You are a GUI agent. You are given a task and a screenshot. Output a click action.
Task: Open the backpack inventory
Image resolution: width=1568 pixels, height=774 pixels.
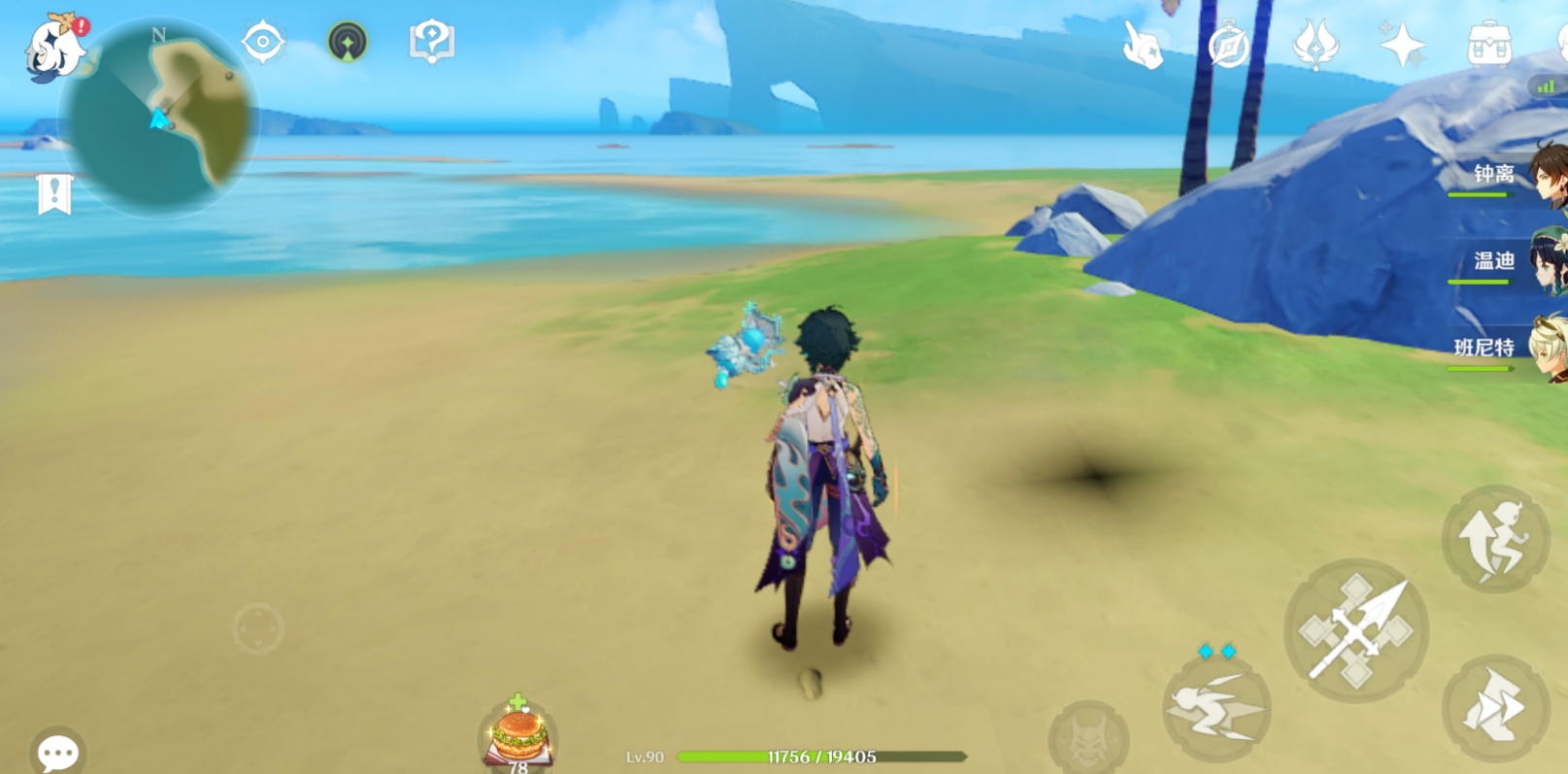click(x=1488, y=45)
